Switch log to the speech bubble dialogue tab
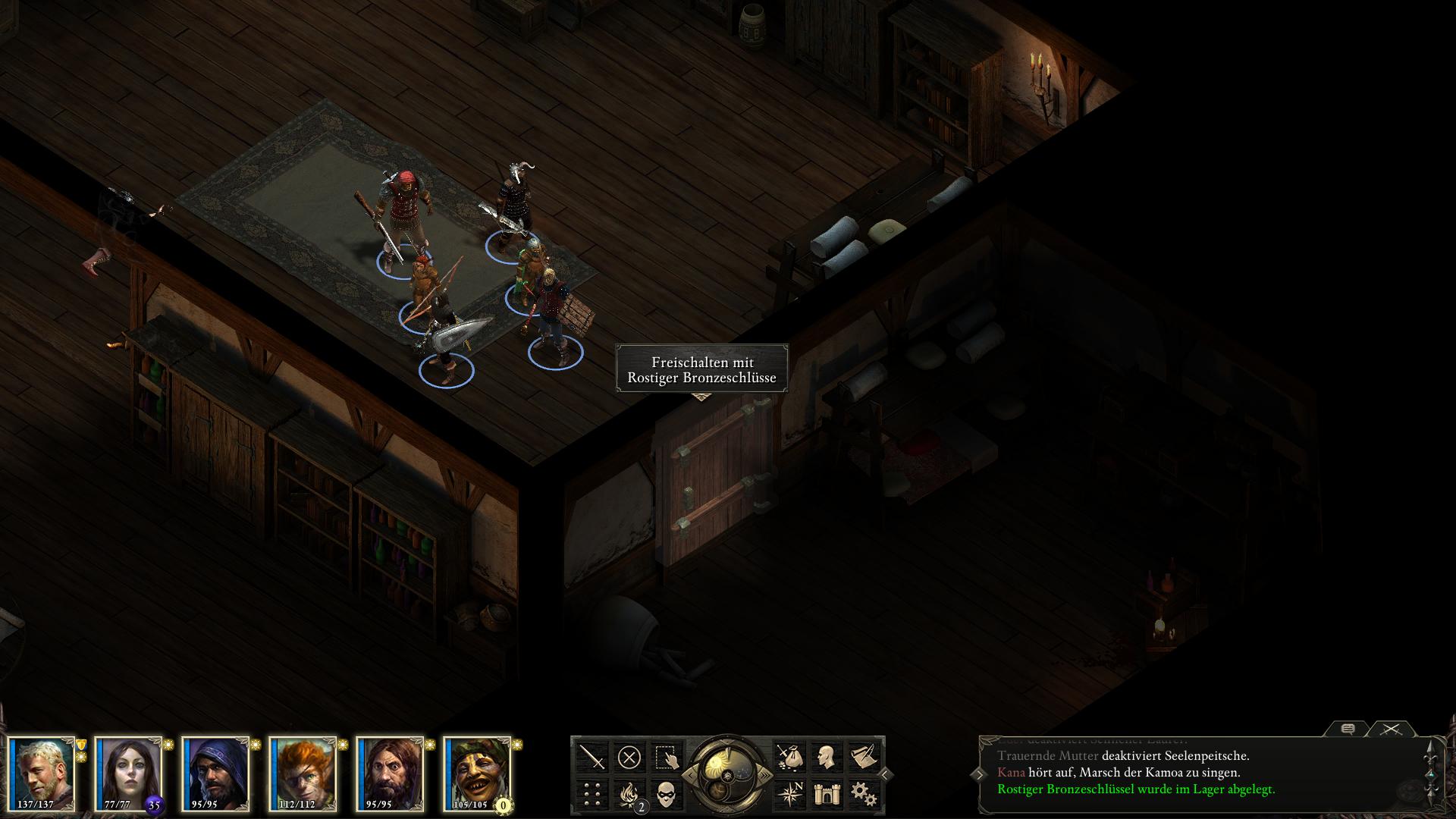The image size is (1456, 819). [1348, 730]
